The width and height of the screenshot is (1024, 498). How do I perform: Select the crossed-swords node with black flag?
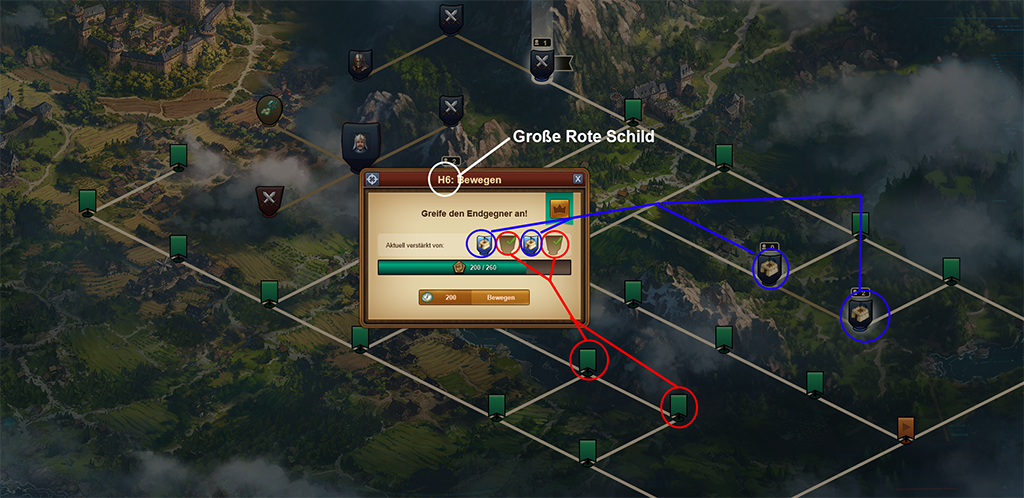[x=543, y=63]
